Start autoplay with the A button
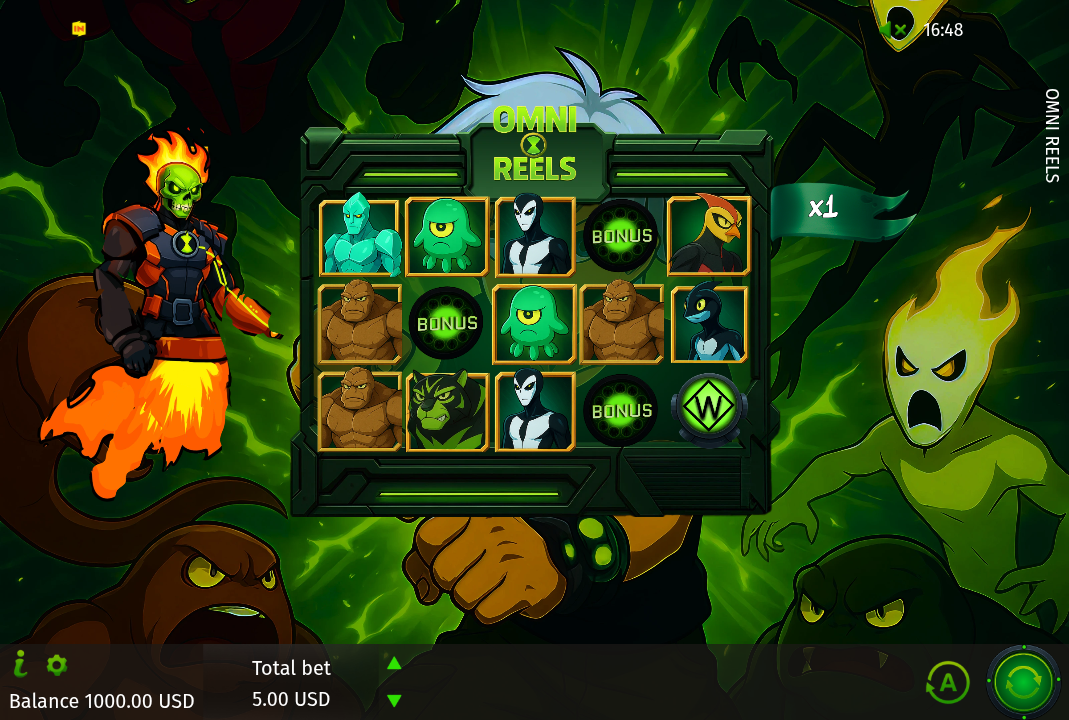 [947, 683]
